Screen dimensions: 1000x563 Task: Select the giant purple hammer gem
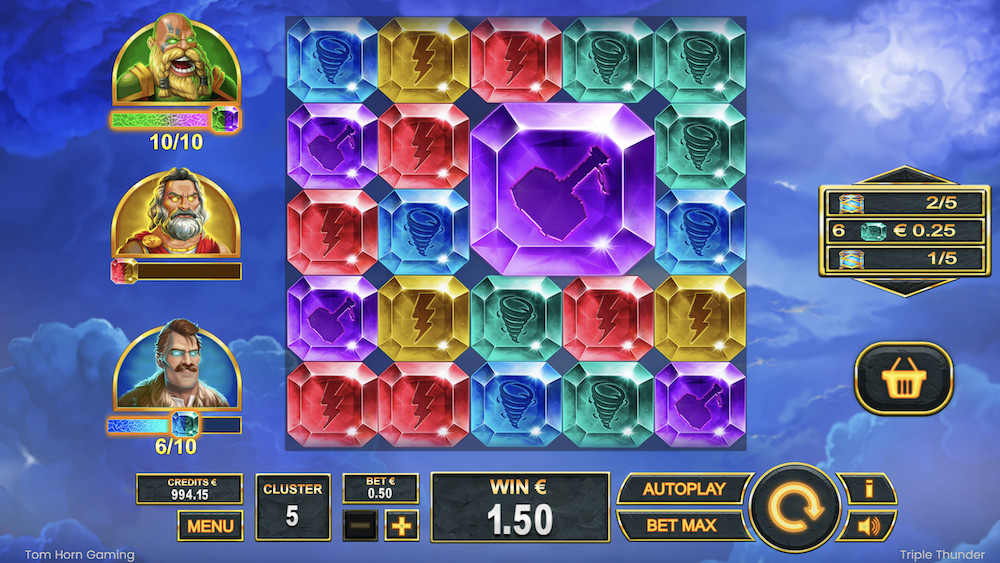coord(562,187)
